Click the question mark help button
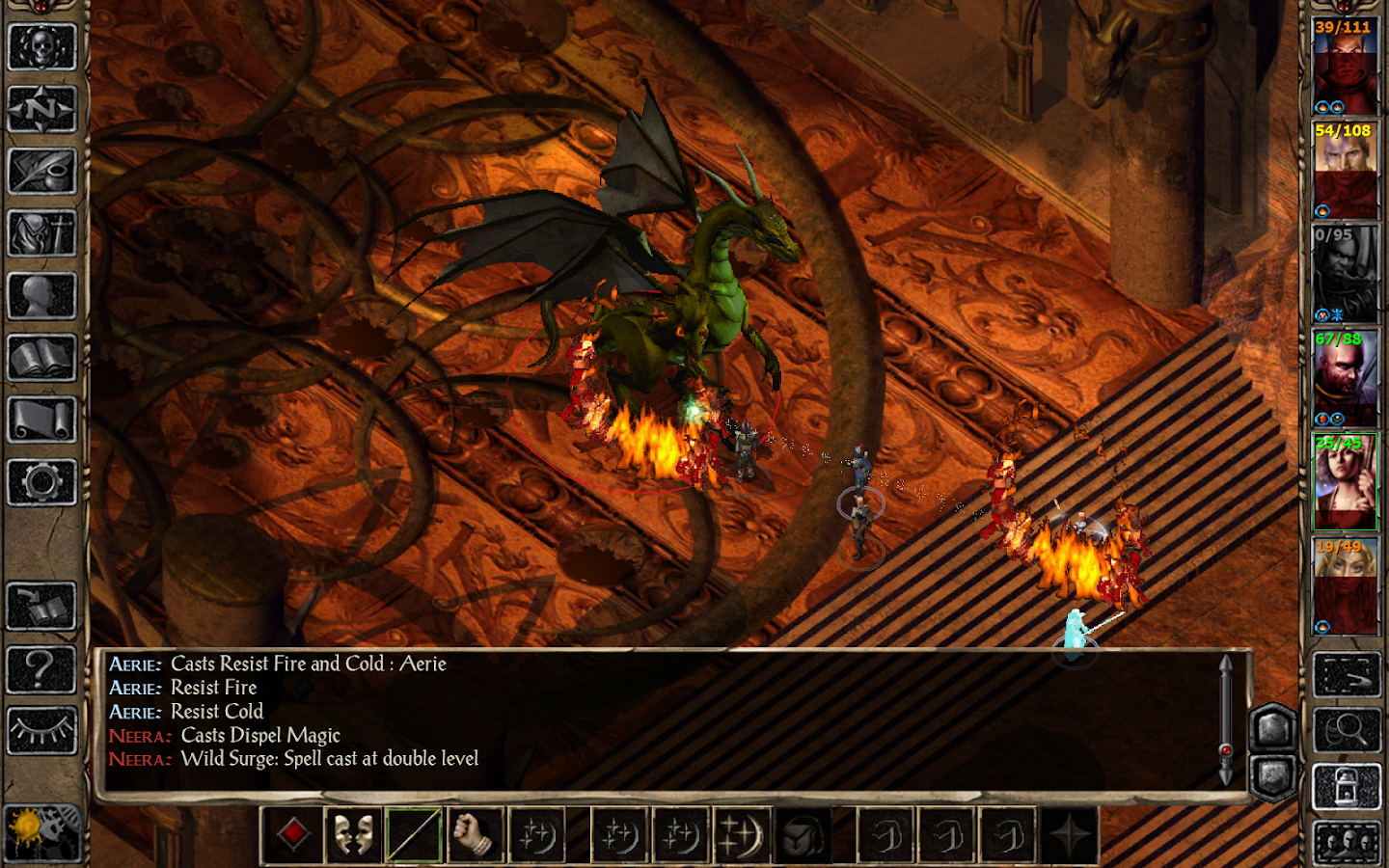1389x868 pixels. tap(41, 668)
